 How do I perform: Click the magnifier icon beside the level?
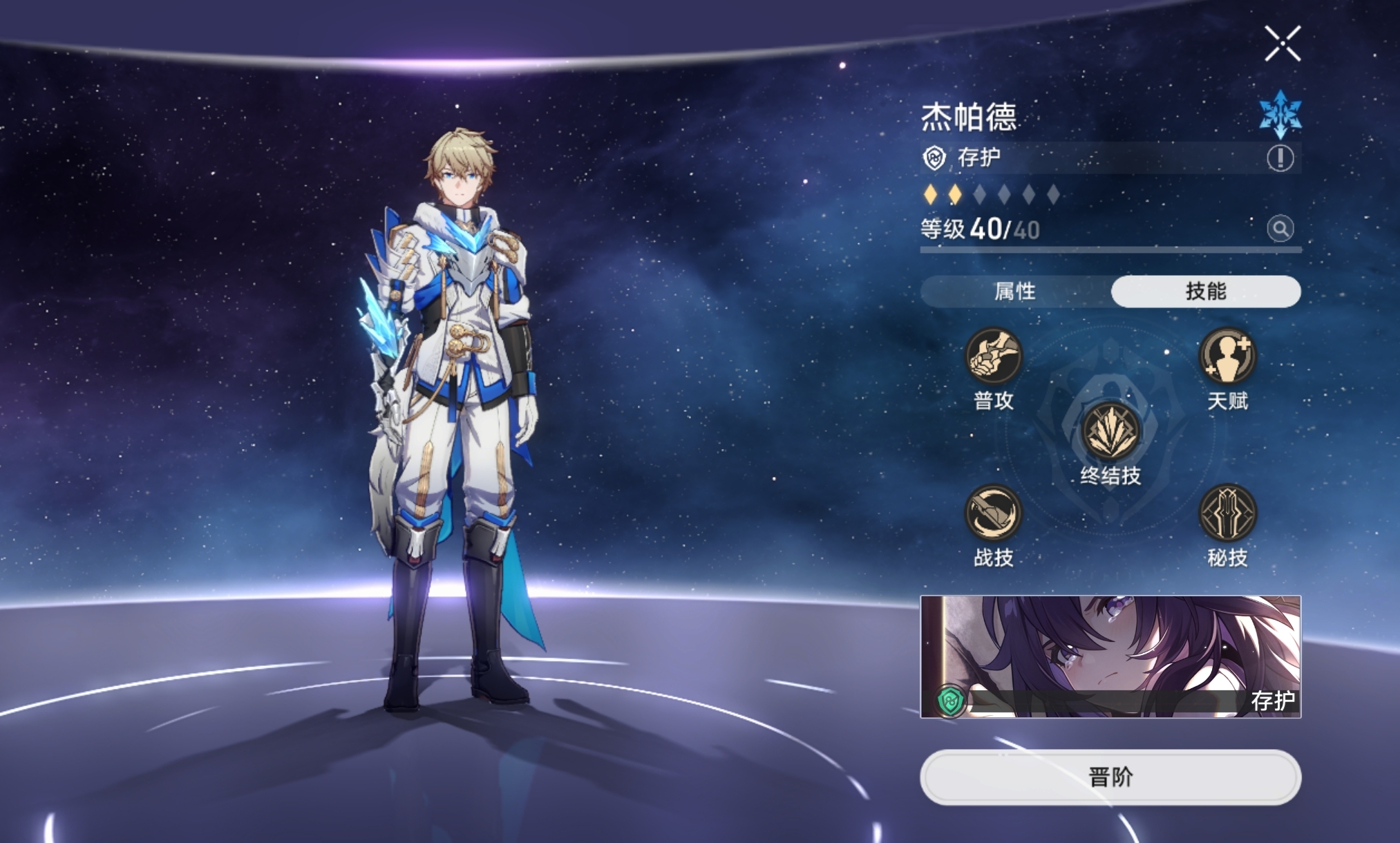(x=1280, y=228)
